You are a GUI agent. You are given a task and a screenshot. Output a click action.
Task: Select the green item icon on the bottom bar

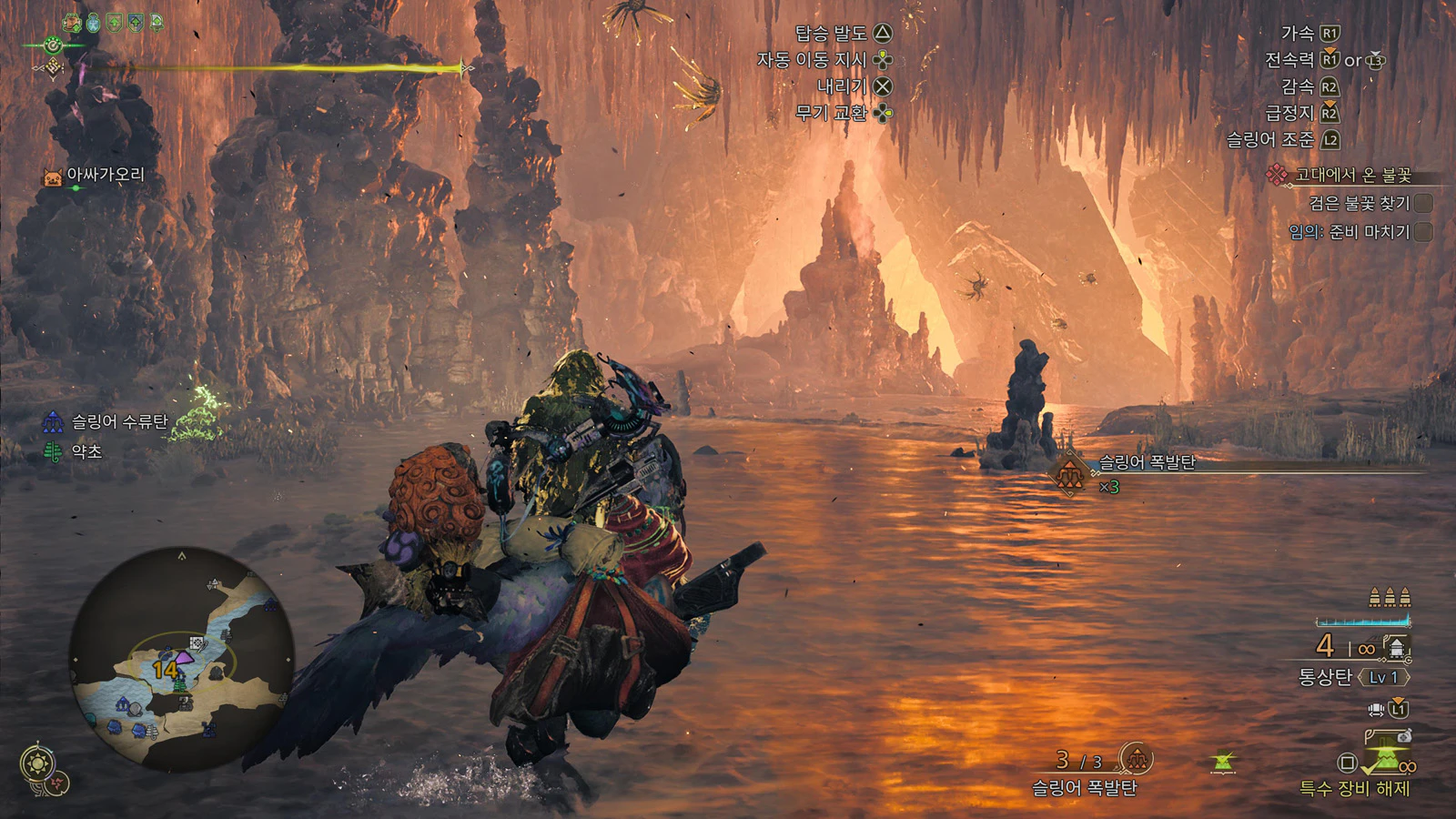tap(1224, 763)
